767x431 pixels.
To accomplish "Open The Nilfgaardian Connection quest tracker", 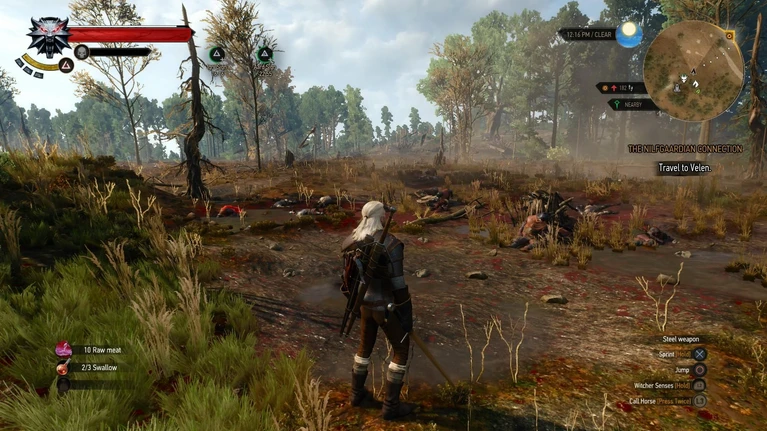I will pos(684,149).
